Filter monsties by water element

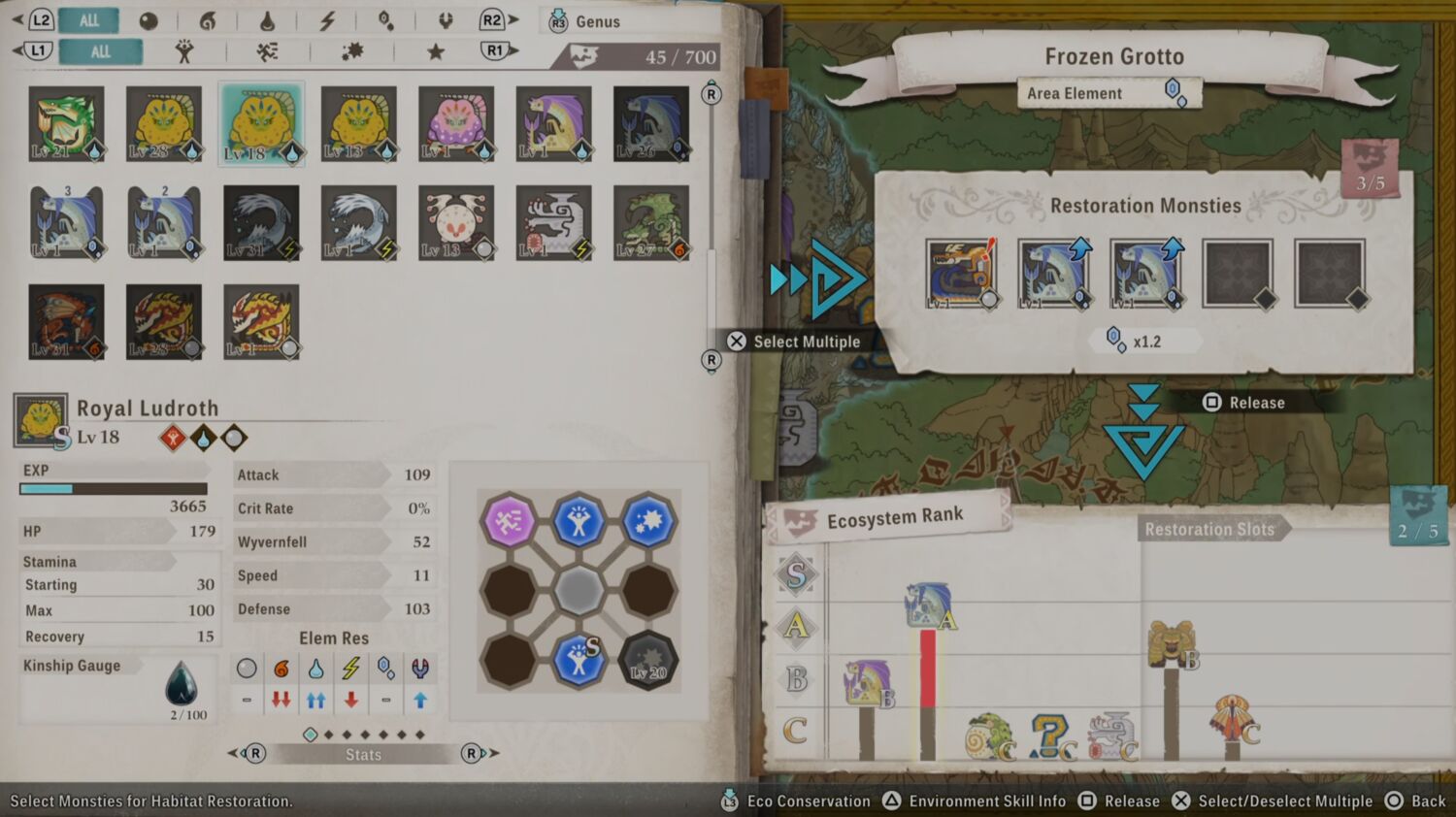click(x=267, y=20)
